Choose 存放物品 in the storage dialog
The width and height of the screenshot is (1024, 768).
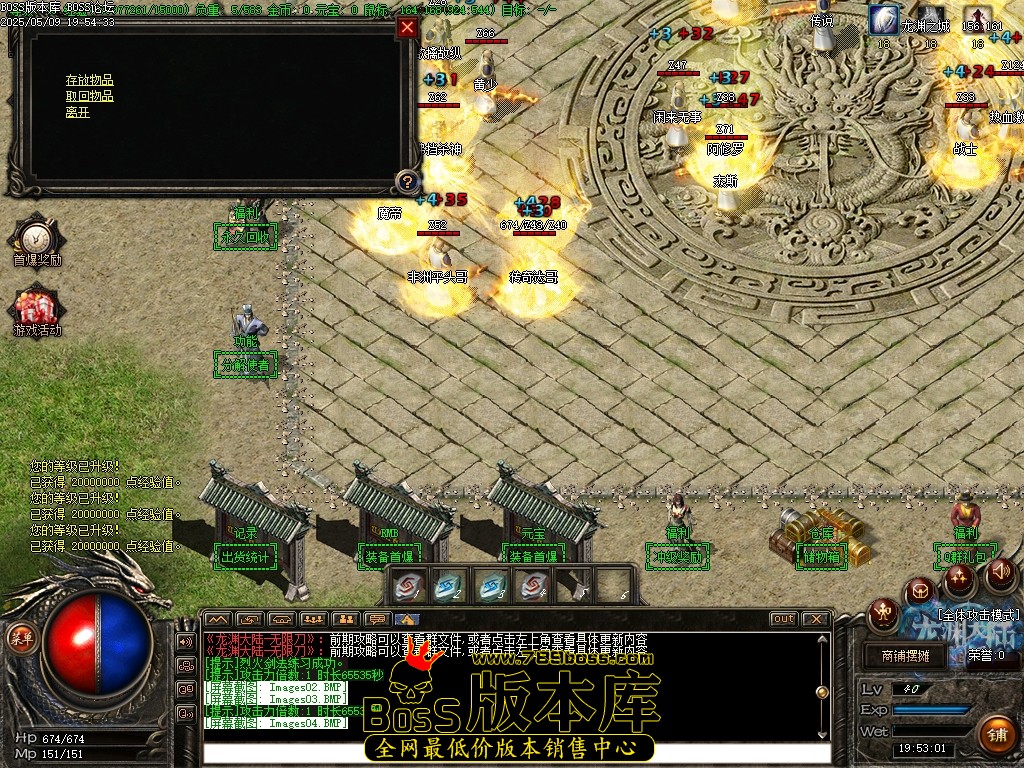(x=89, y=80)
